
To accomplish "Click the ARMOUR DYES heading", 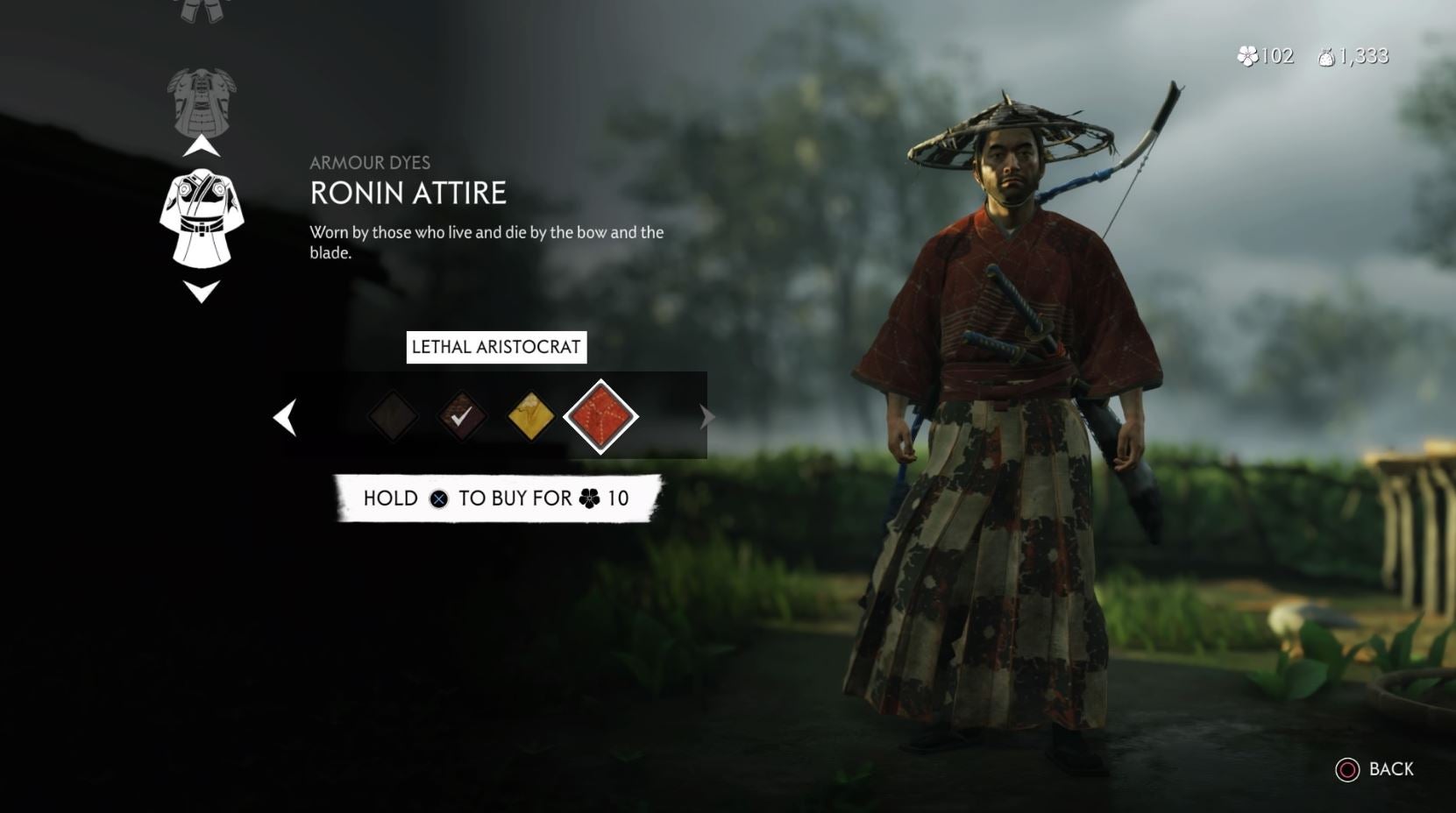I will tap(369, 161).
